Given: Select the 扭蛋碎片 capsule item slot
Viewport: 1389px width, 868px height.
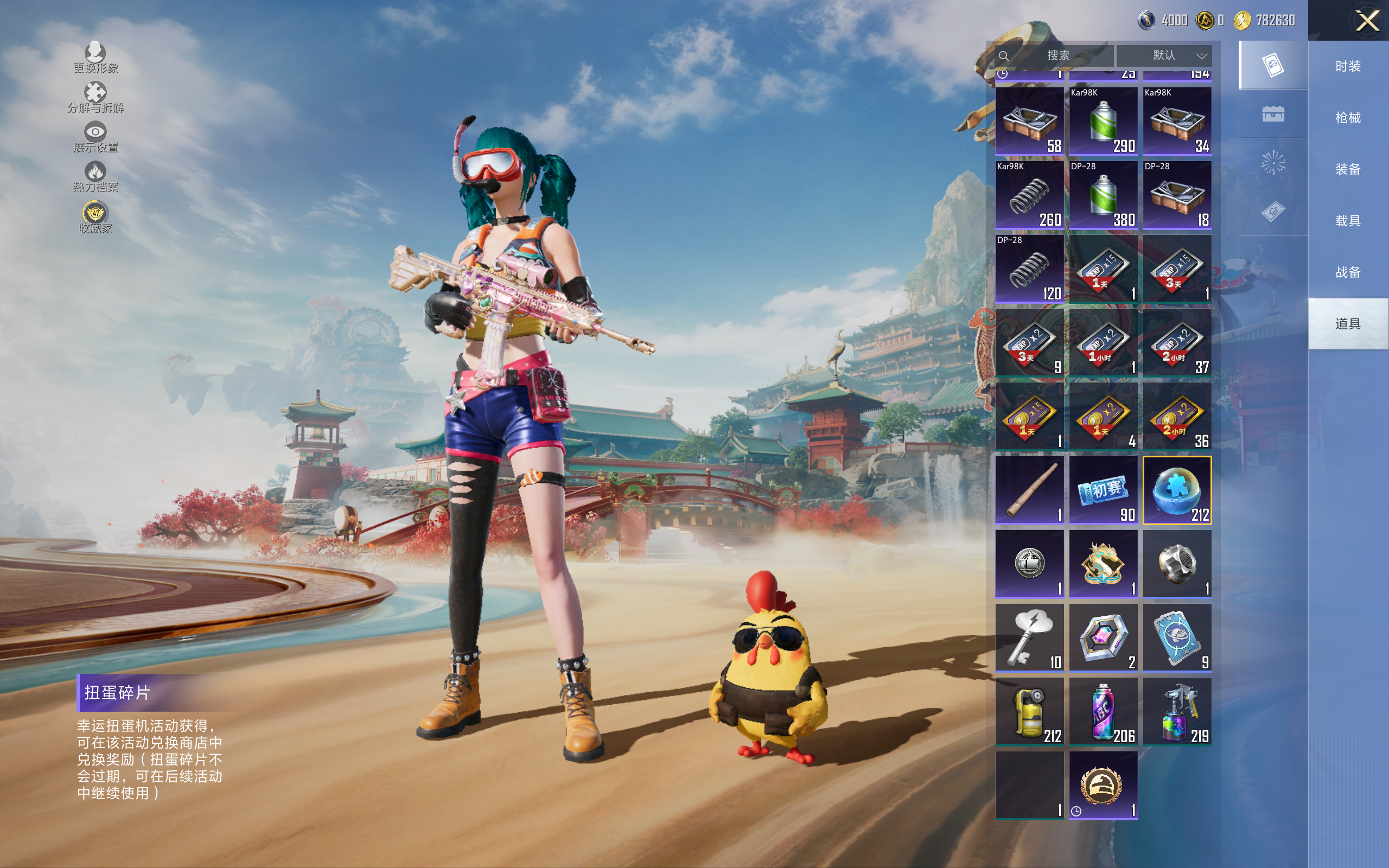Looking at the screenshot, I should click(x=1177, y=490).
